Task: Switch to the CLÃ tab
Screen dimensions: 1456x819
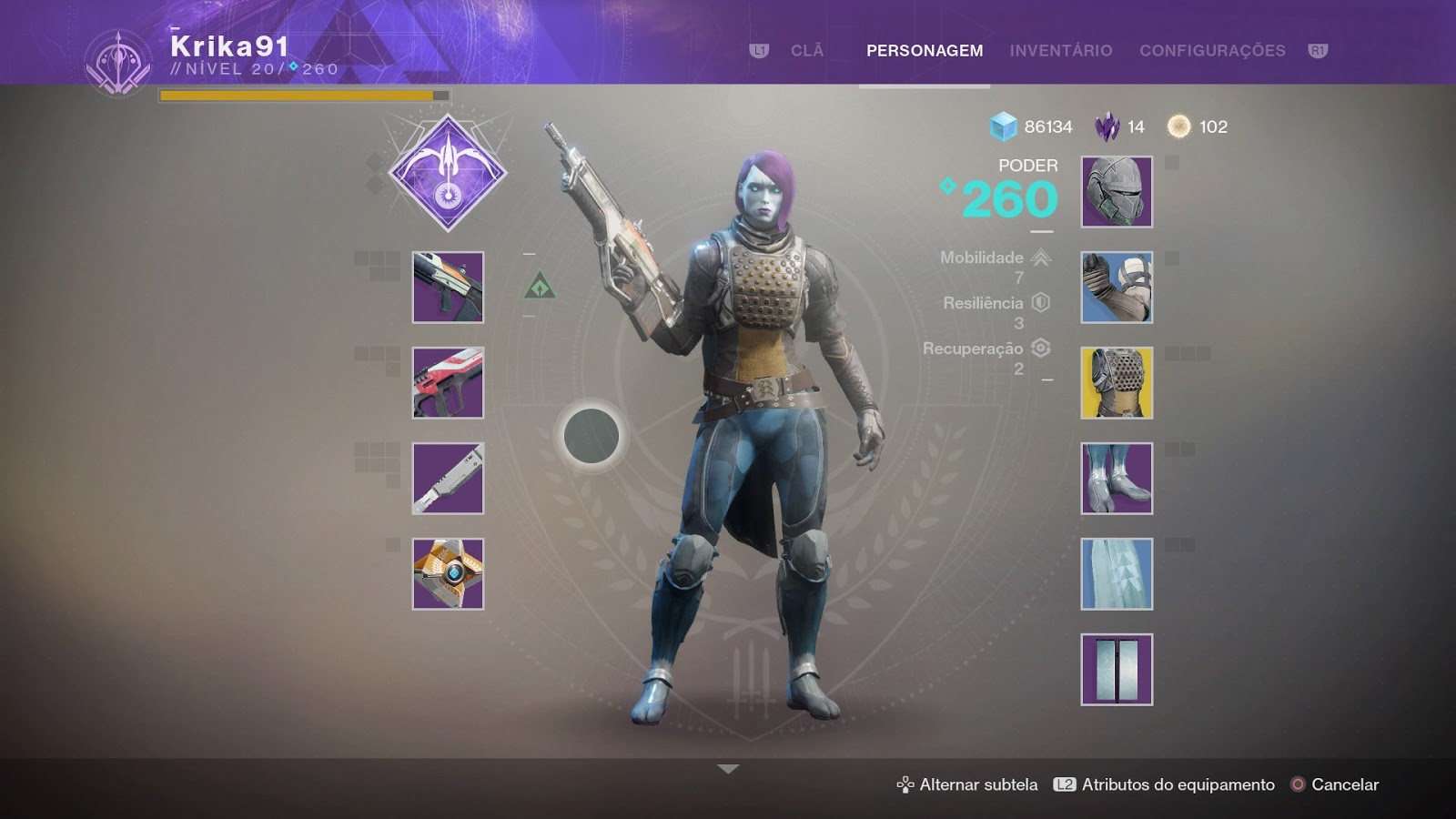Action: [x=806, y=52]
